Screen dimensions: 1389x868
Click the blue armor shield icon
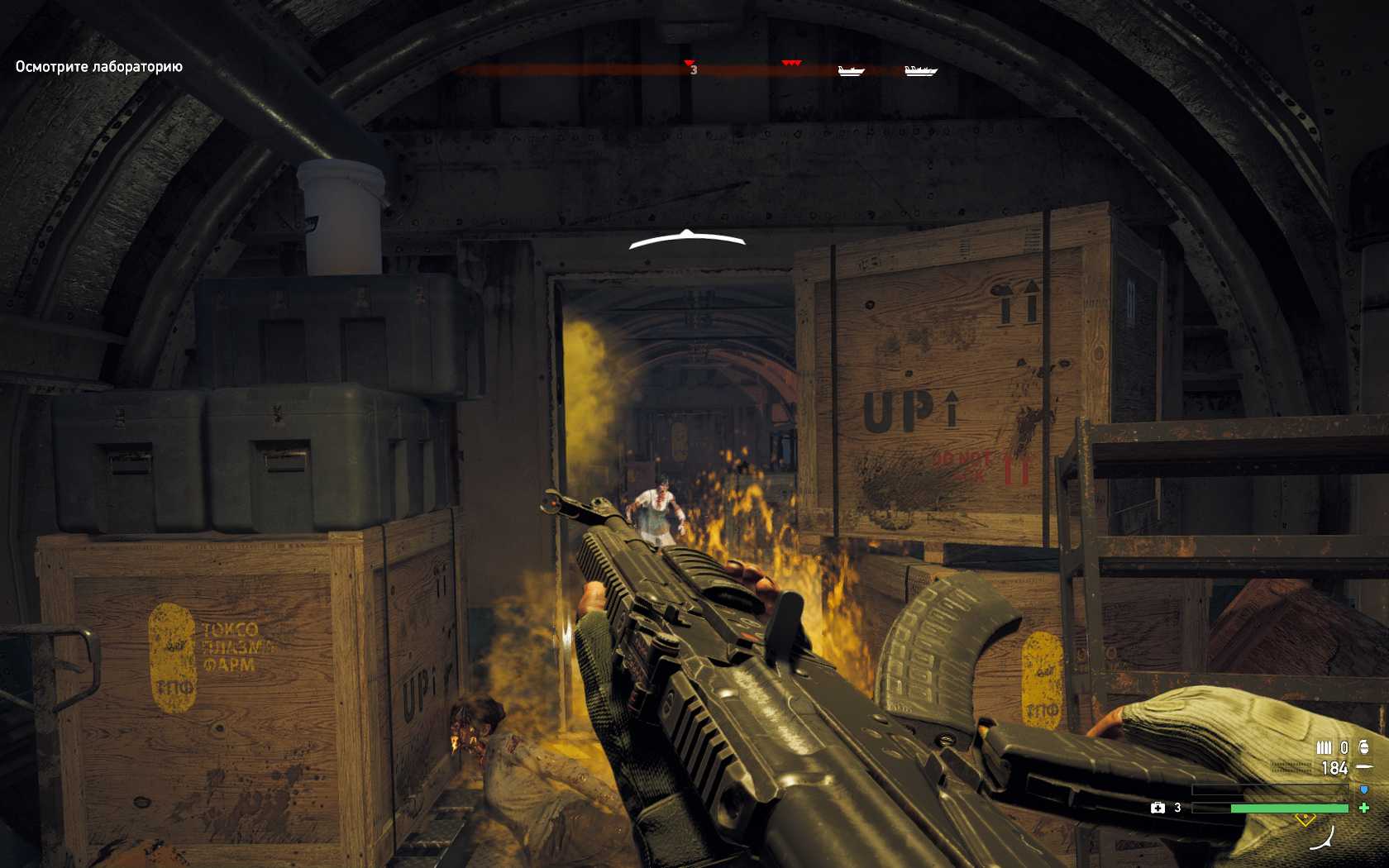(x=1363, y=790)
